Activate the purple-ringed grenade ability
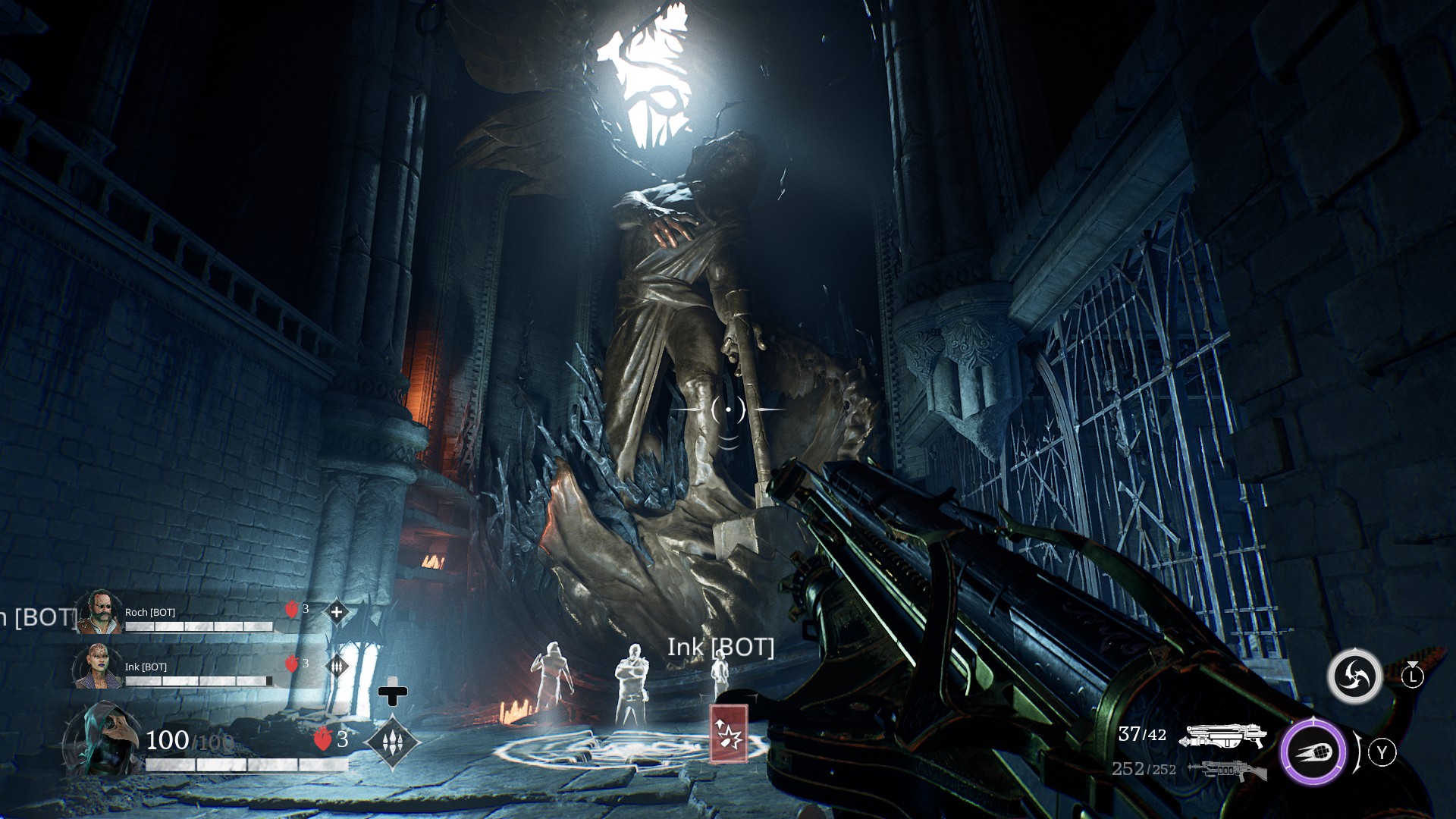 [x=1313, y=752]
